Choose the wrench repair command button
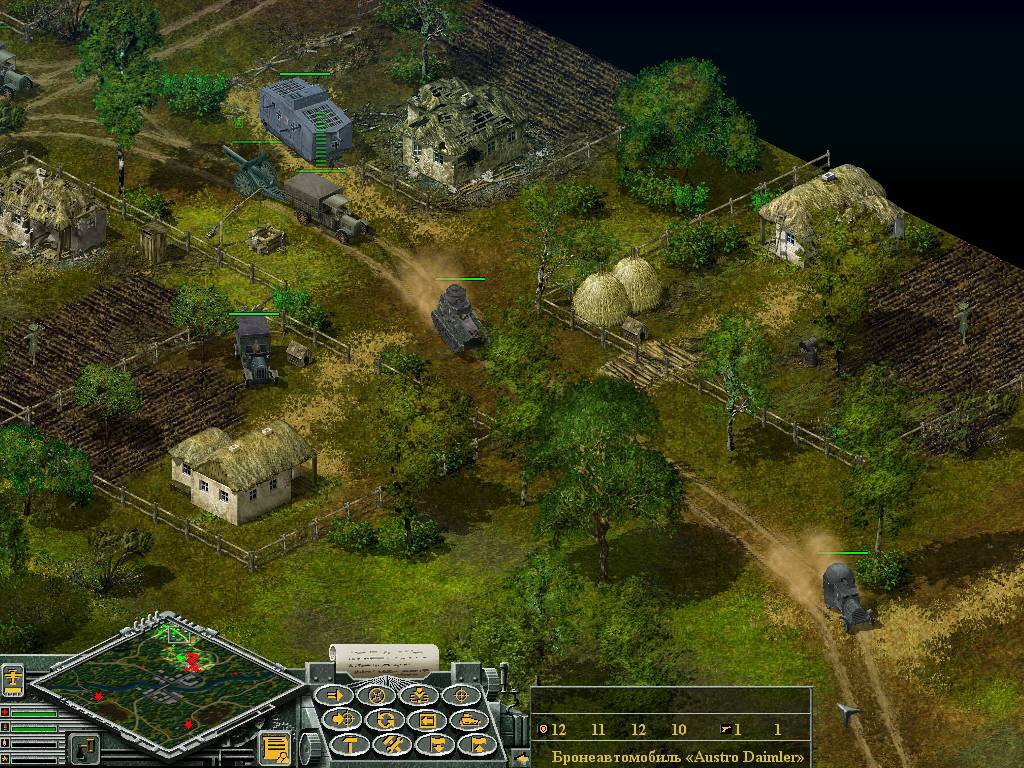Image resolution: width=1024 pixels, height=768 pixels. pyautogui.click(x=392, y=743)
